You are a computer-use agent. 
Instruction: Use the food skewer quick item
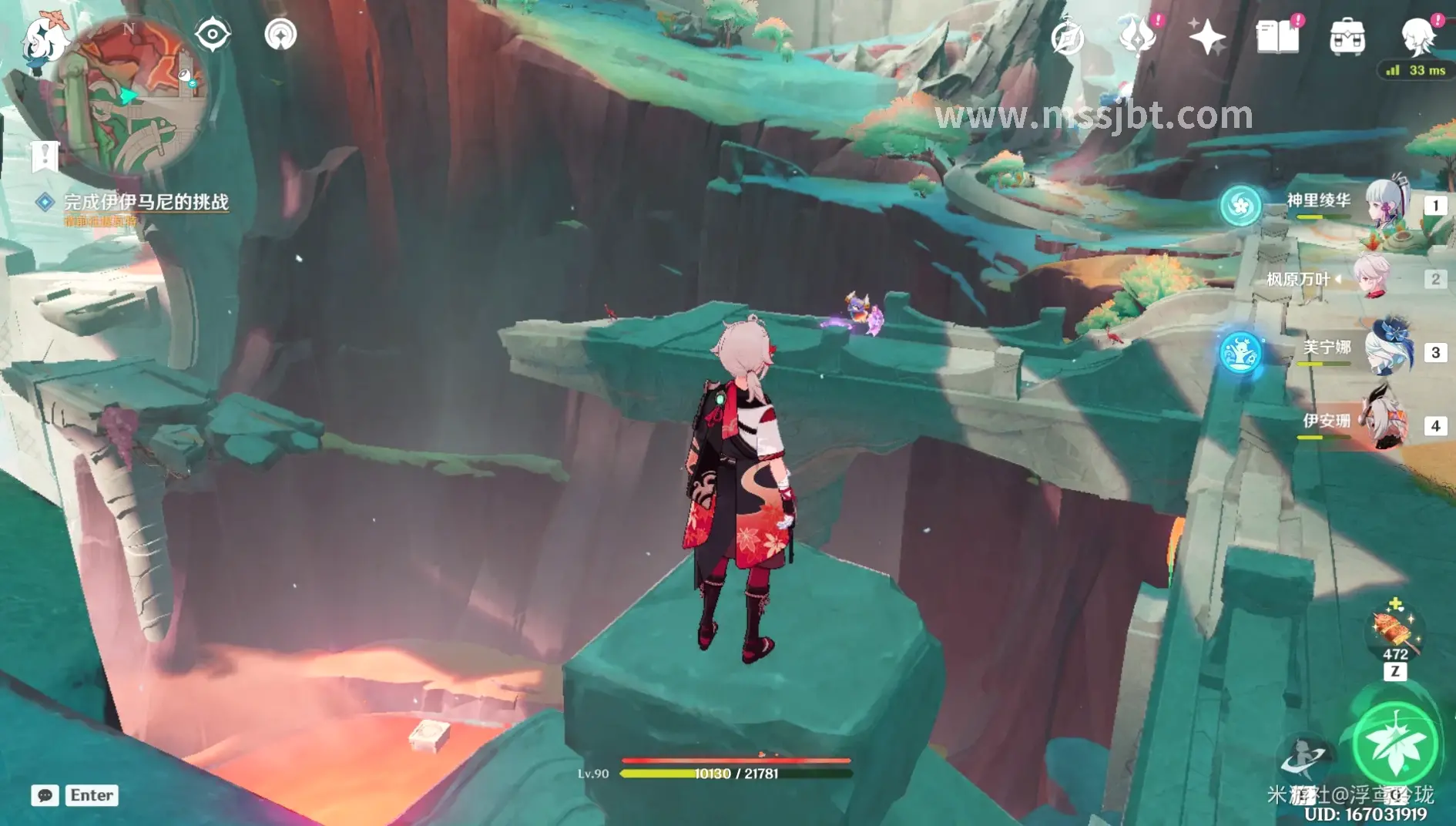1395,630
